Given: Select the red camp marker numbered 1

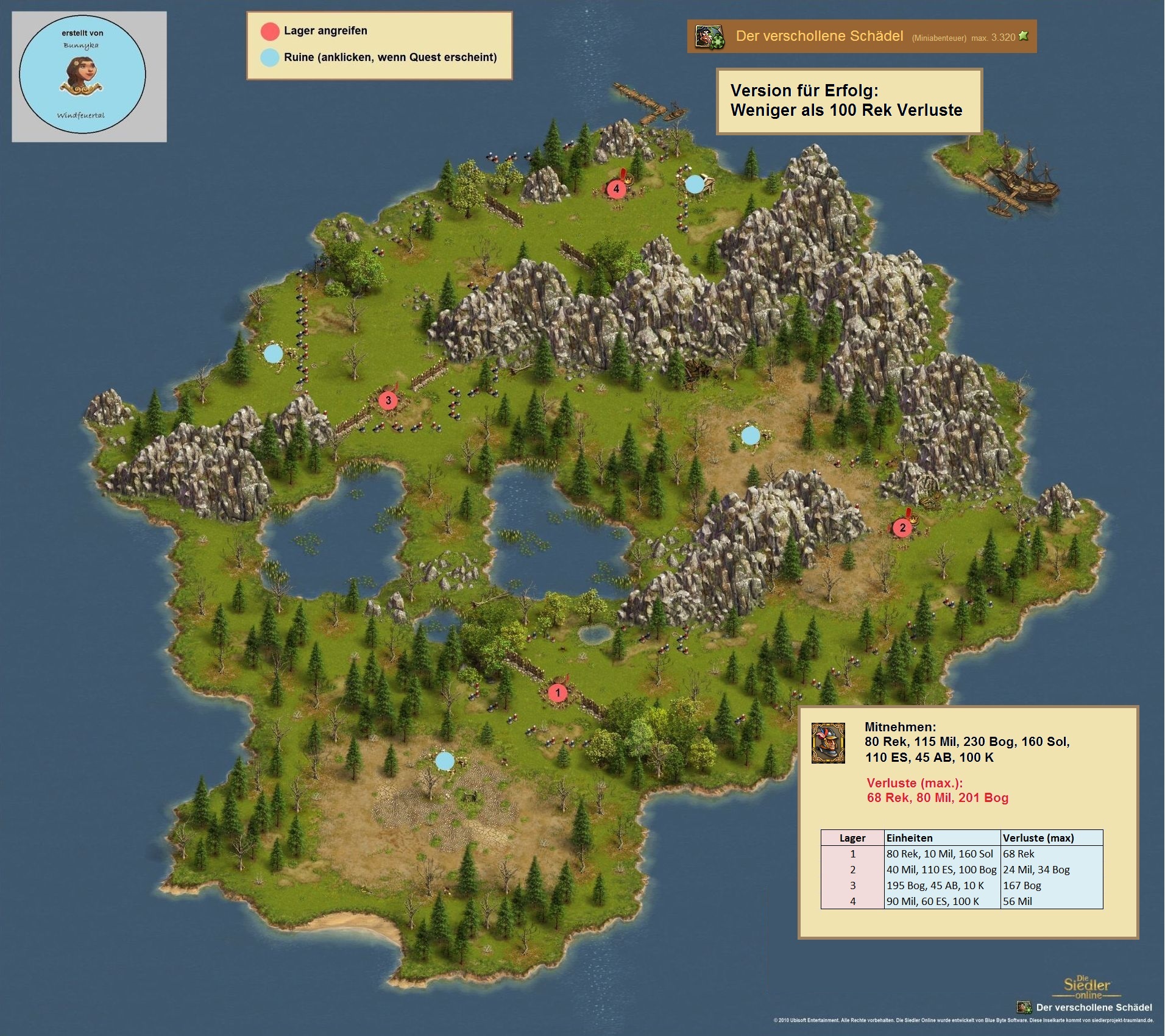Looking at the screenshot, I should [557, 693].
